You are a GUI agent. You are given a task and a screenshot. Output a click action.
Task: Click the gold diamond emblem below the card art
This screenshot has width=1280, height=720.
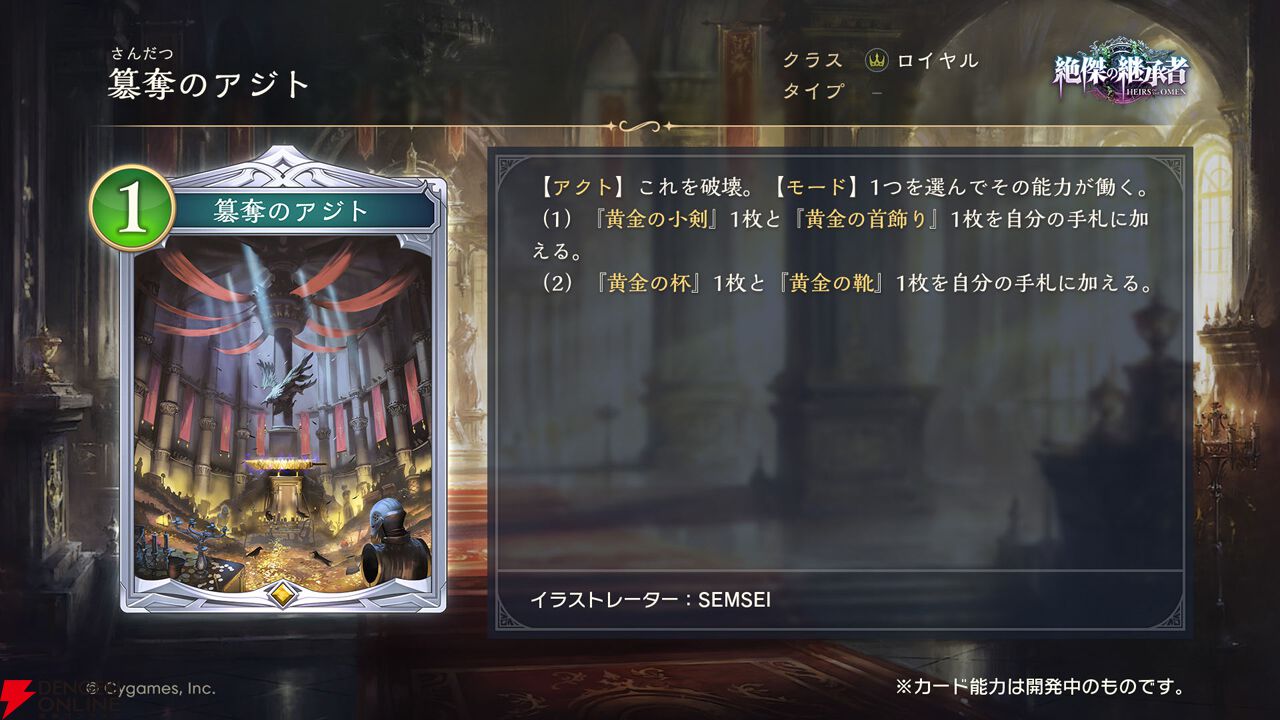(x=283, y=592)
